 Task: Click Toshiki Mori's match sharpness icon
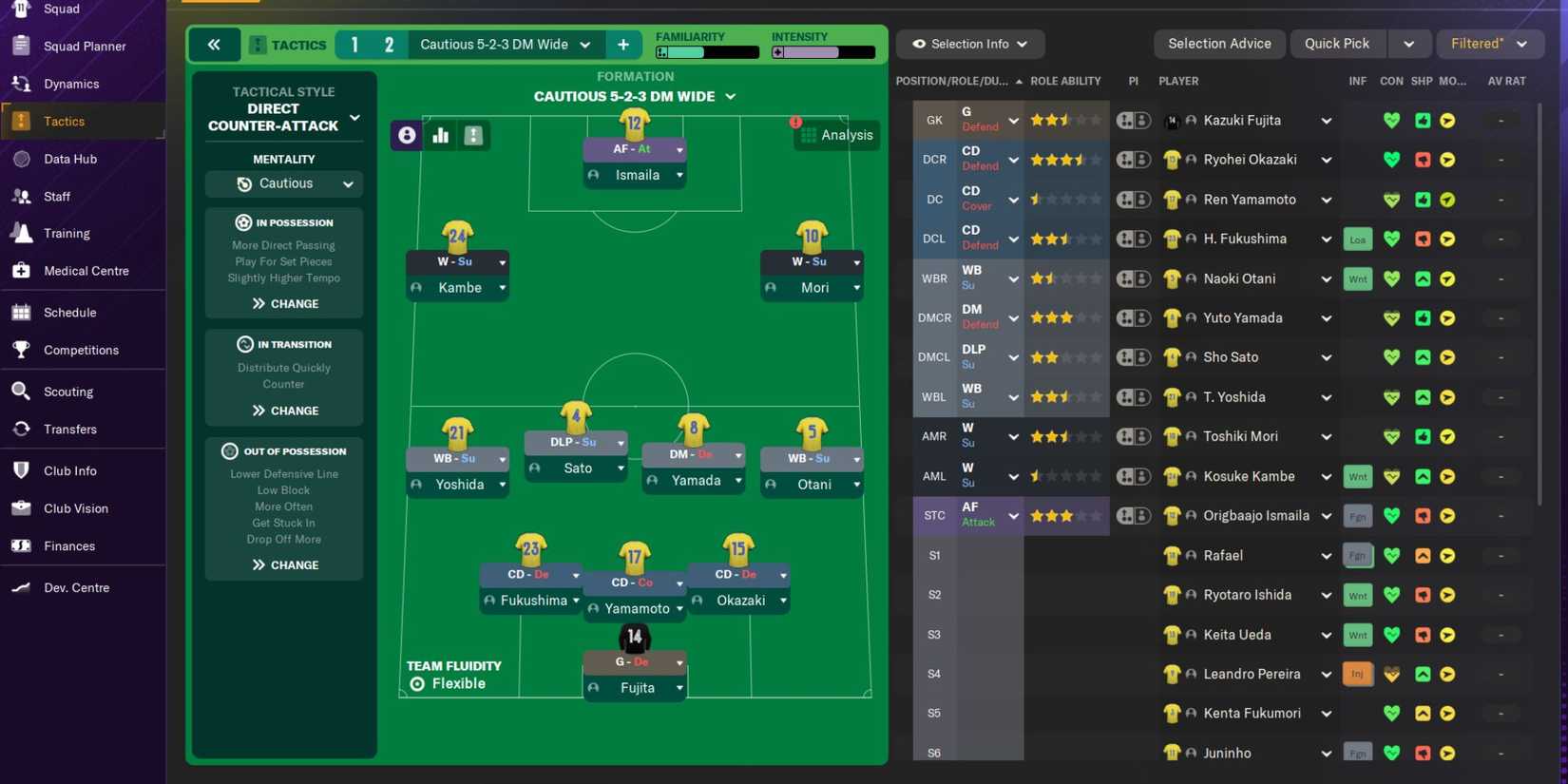click(1423, 436)
